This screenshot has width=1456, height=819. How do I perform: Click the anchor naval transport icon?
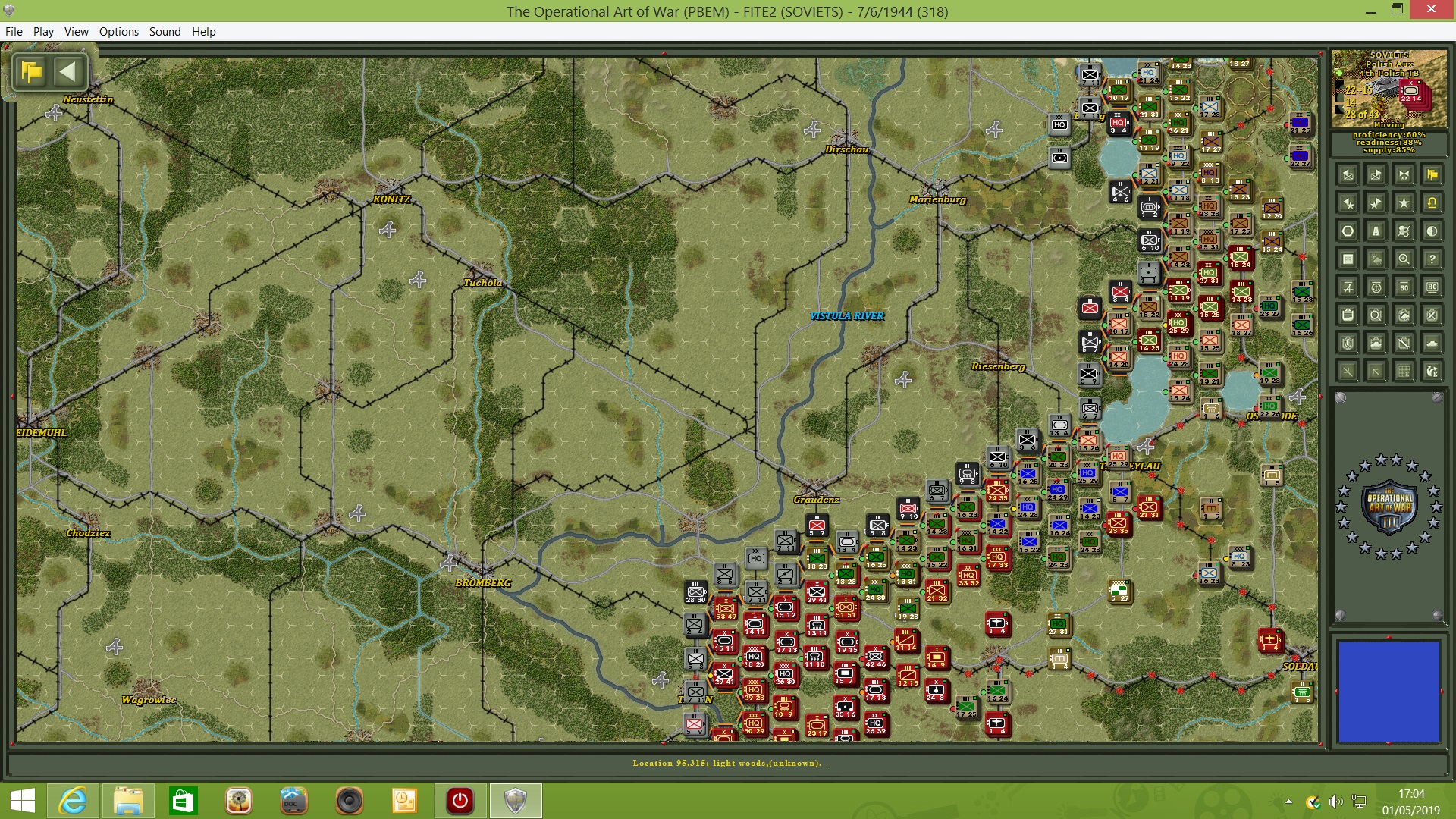pyautogui.click(x=1376, y=287)
